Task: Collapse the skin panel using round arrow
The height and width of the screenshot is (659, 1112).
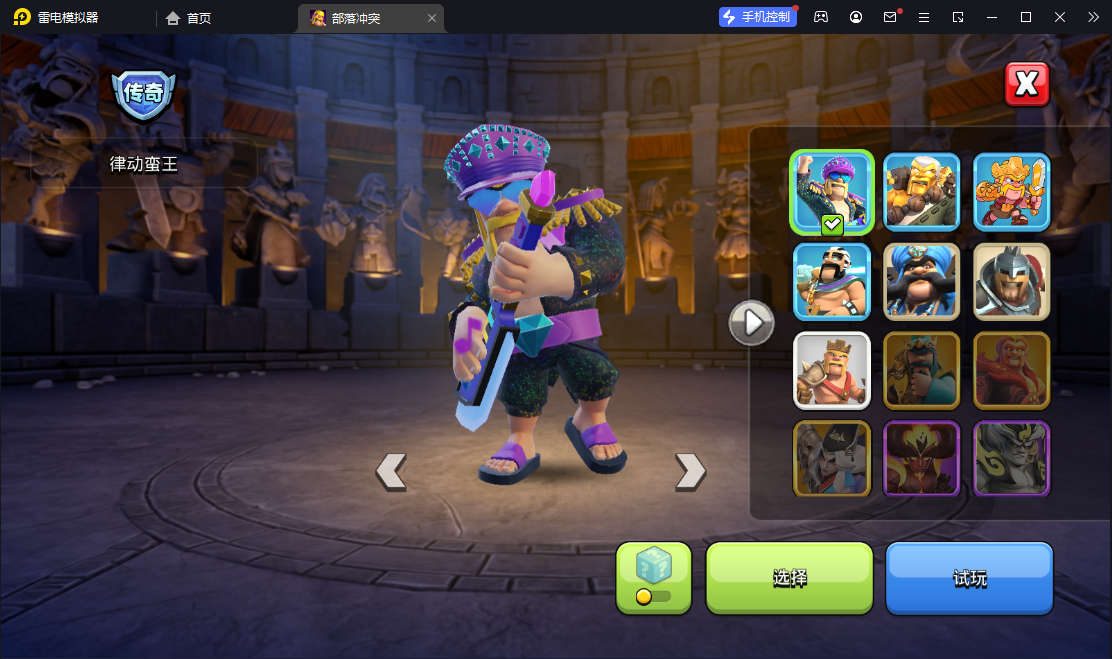Action: (751, 323)
